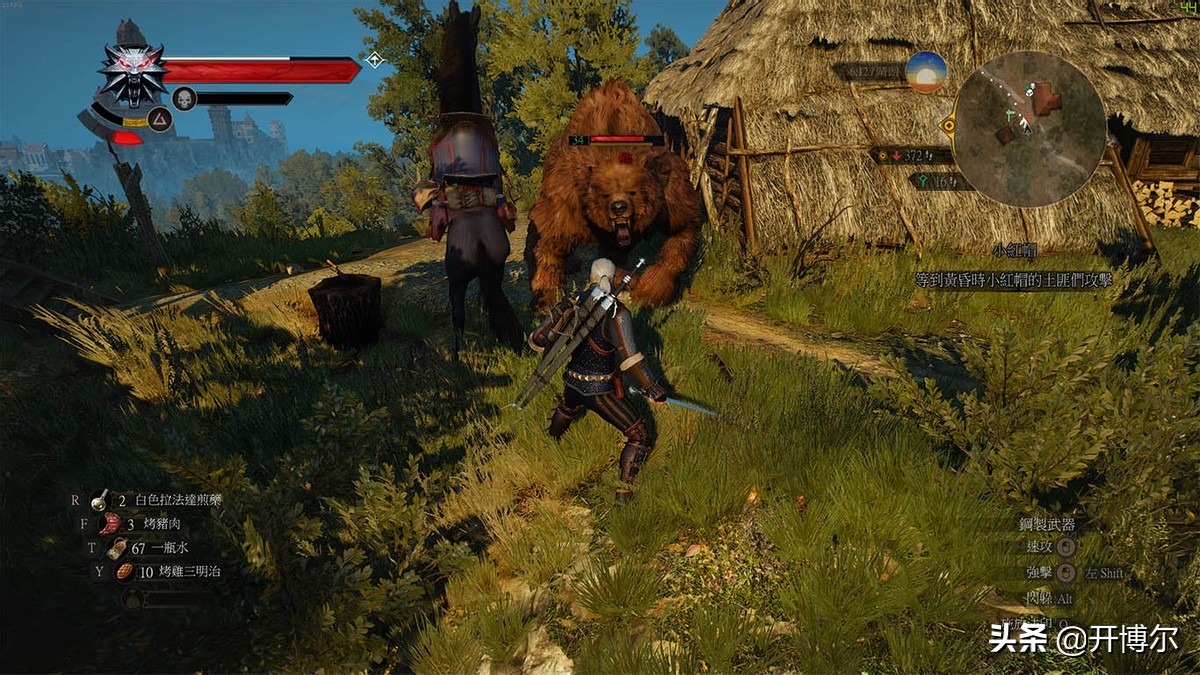Select the Quen sign triangle icon

click(x=160, y=119)
